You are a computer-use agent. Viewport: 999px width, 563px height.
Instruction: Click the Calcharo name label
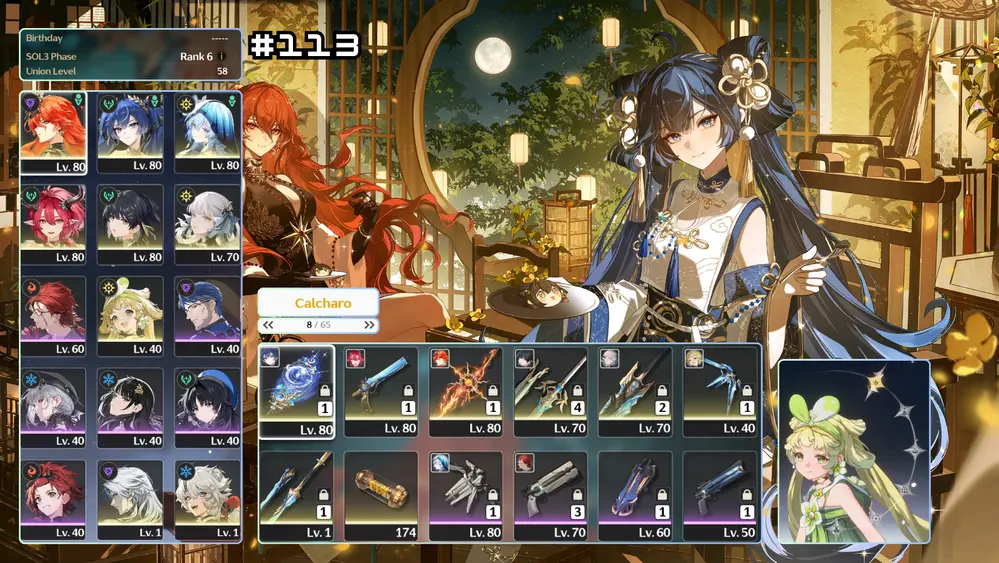click(x=318, y=302)
